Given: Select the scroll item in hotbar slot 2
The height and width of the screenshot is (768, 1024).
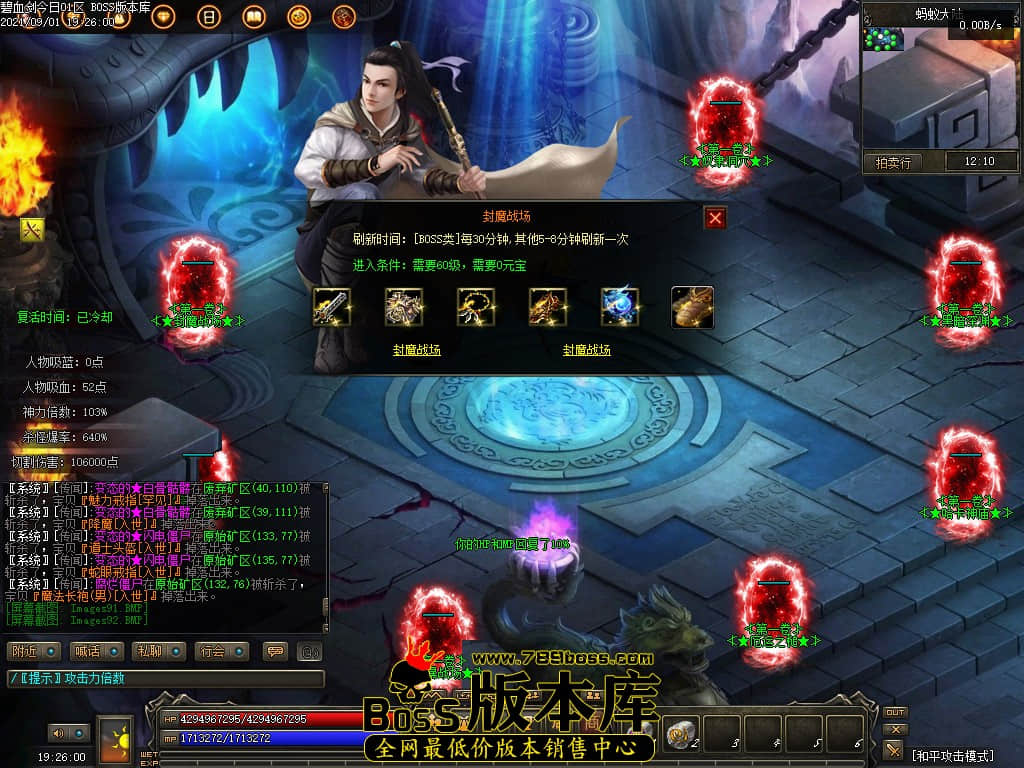Looking at the screenshot, I should click(x=683, y=733).
